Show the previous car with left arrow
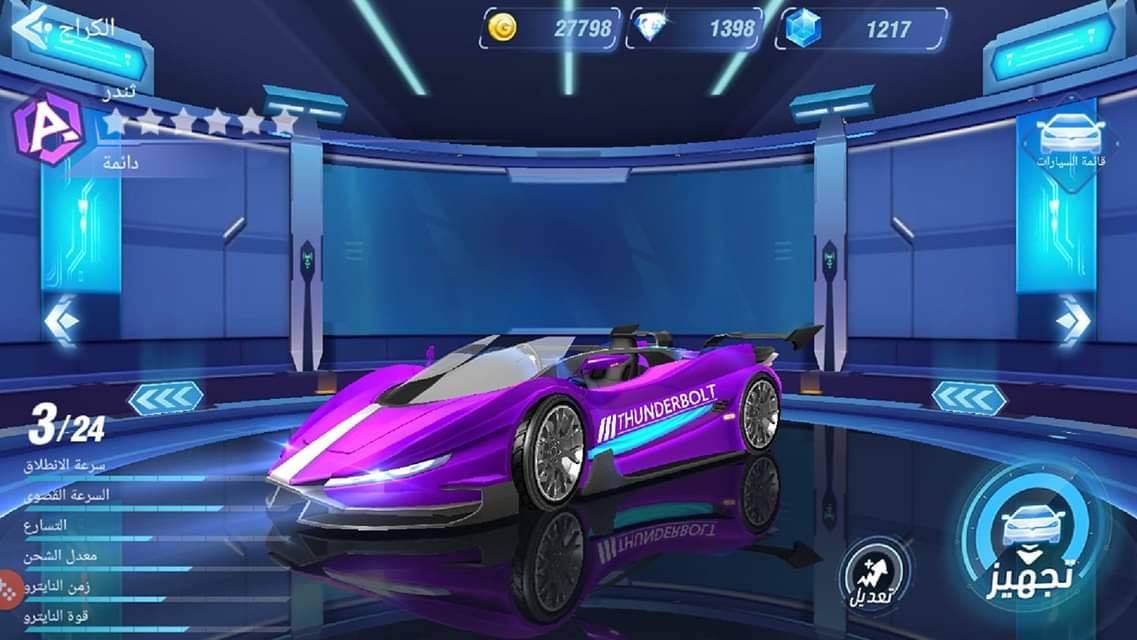Screen dimensions: 1137x640 pyautogui.click(x=62, y=322)
